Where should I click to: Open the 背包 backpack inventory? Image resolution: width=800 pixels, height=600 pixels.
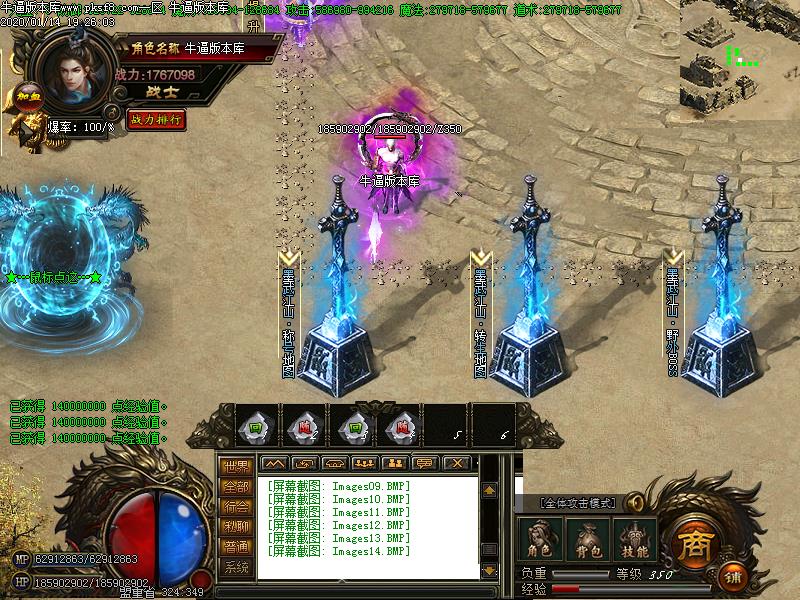[585, 540]
